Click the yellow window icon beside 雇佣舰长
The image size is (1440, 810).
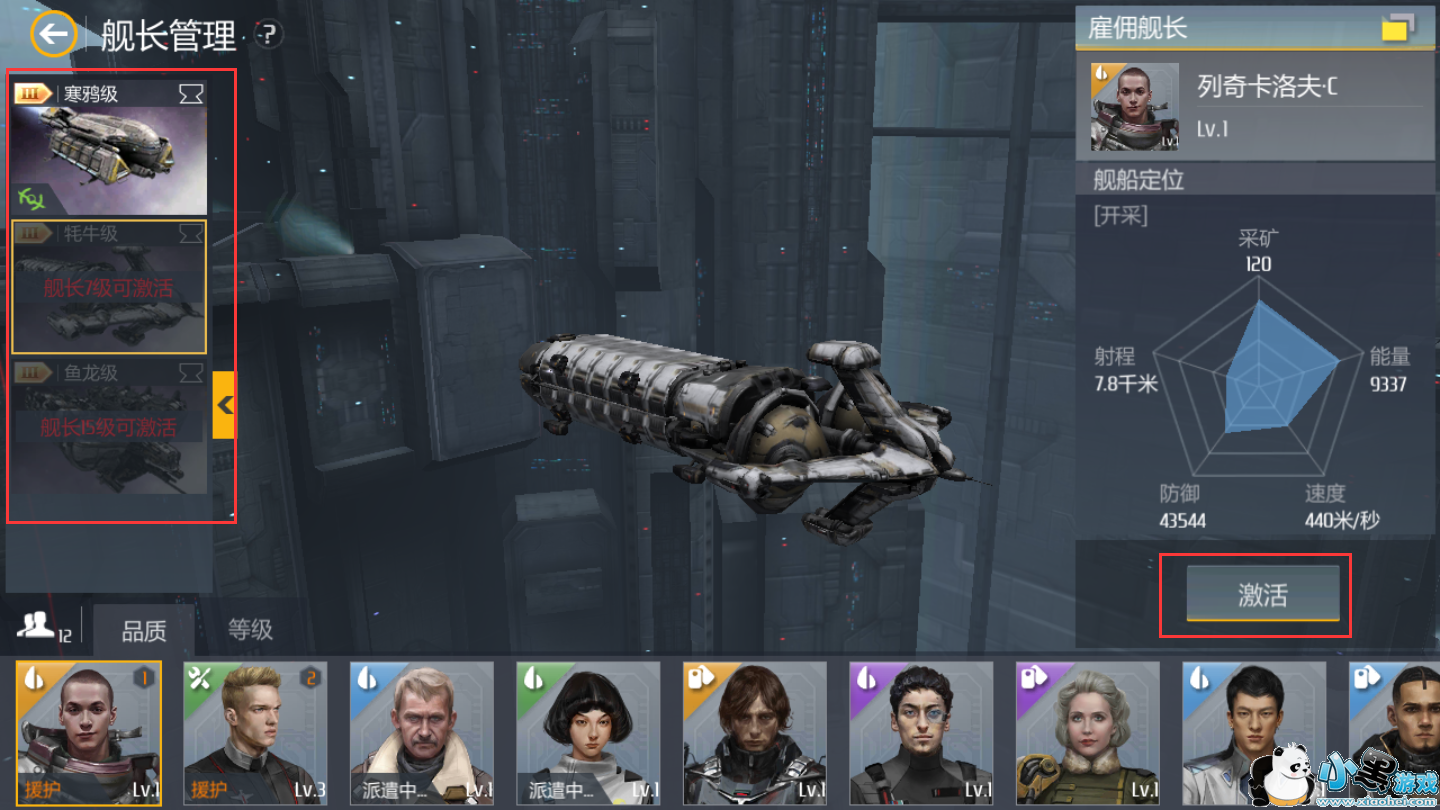click(1397, 28)
